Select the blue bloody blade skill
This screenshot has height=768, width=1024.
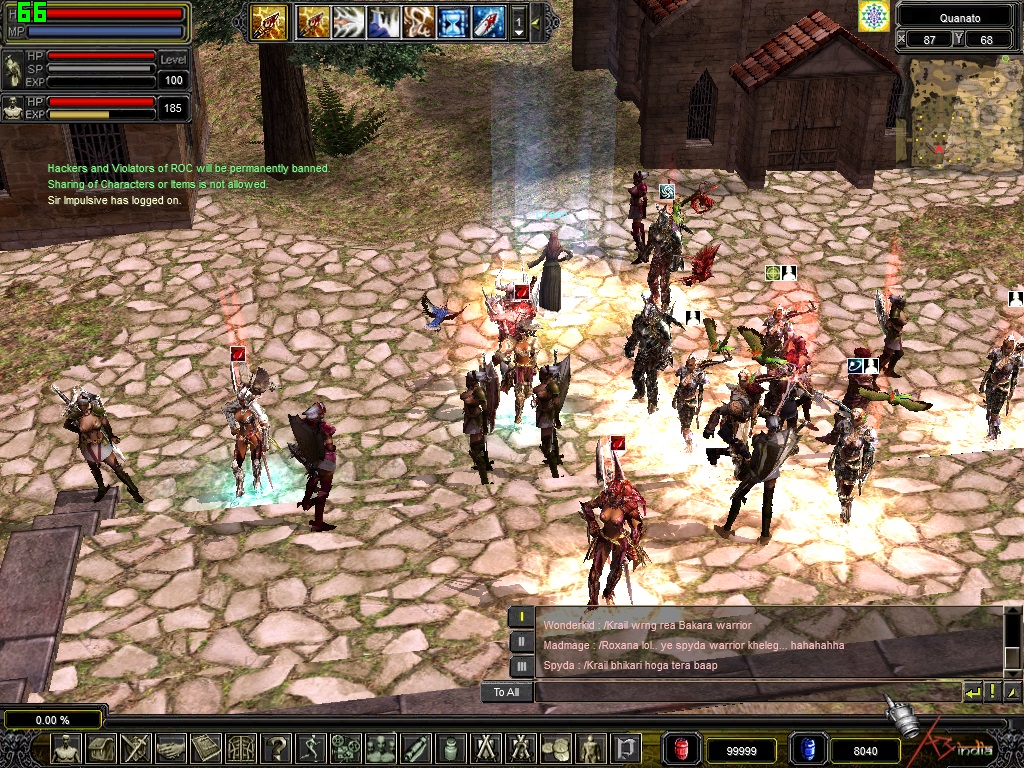[488, 21]
